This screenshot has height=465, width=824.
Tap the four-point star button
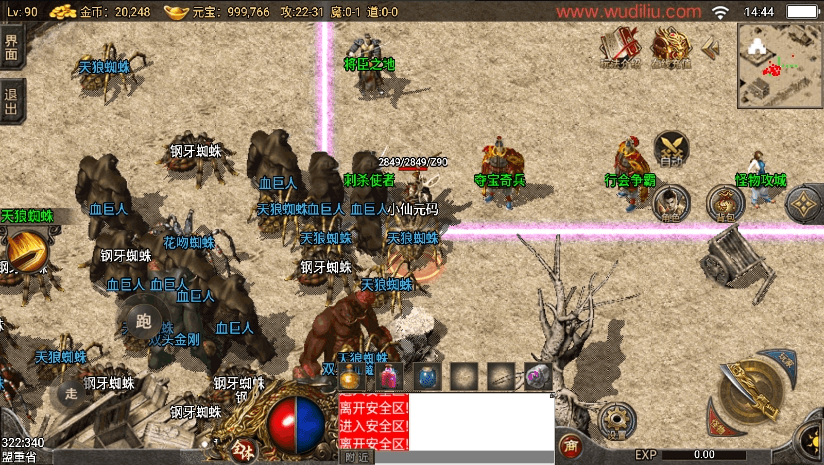pos(803,205)
